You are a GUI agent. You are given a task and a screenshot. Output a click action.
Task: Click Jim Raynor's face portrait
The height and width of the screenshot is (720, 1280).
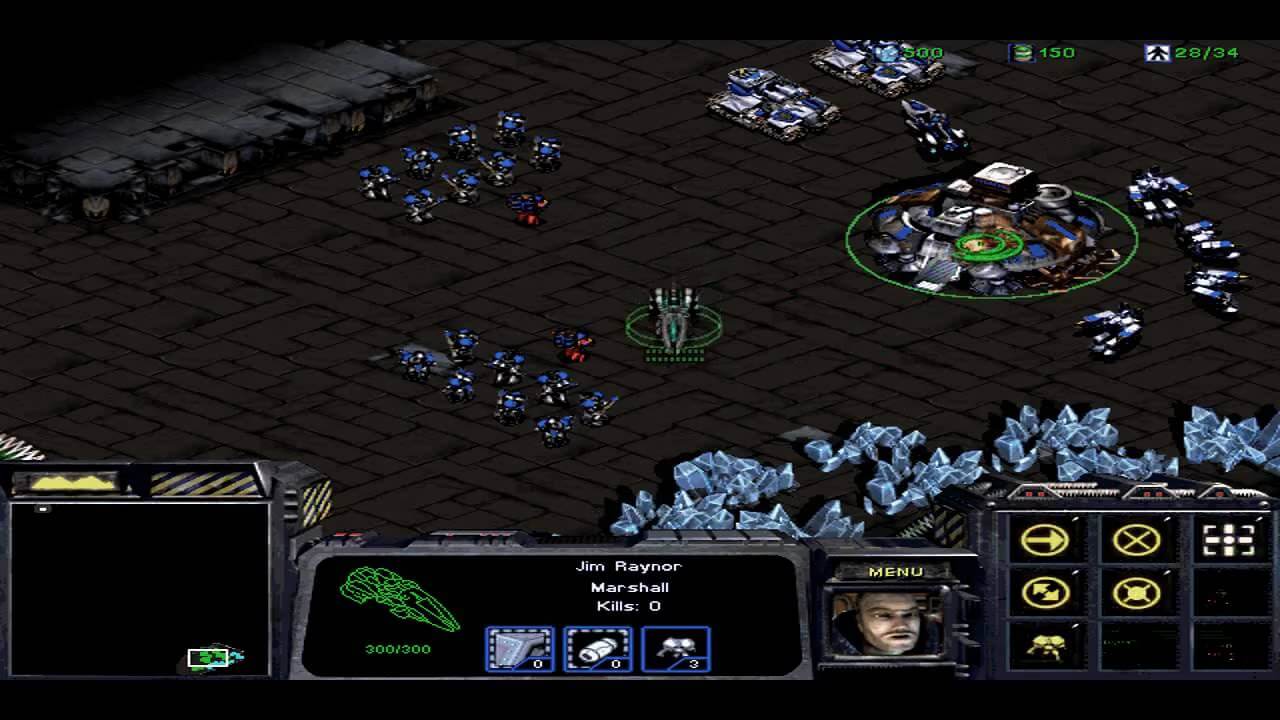[x=884, y=622]
